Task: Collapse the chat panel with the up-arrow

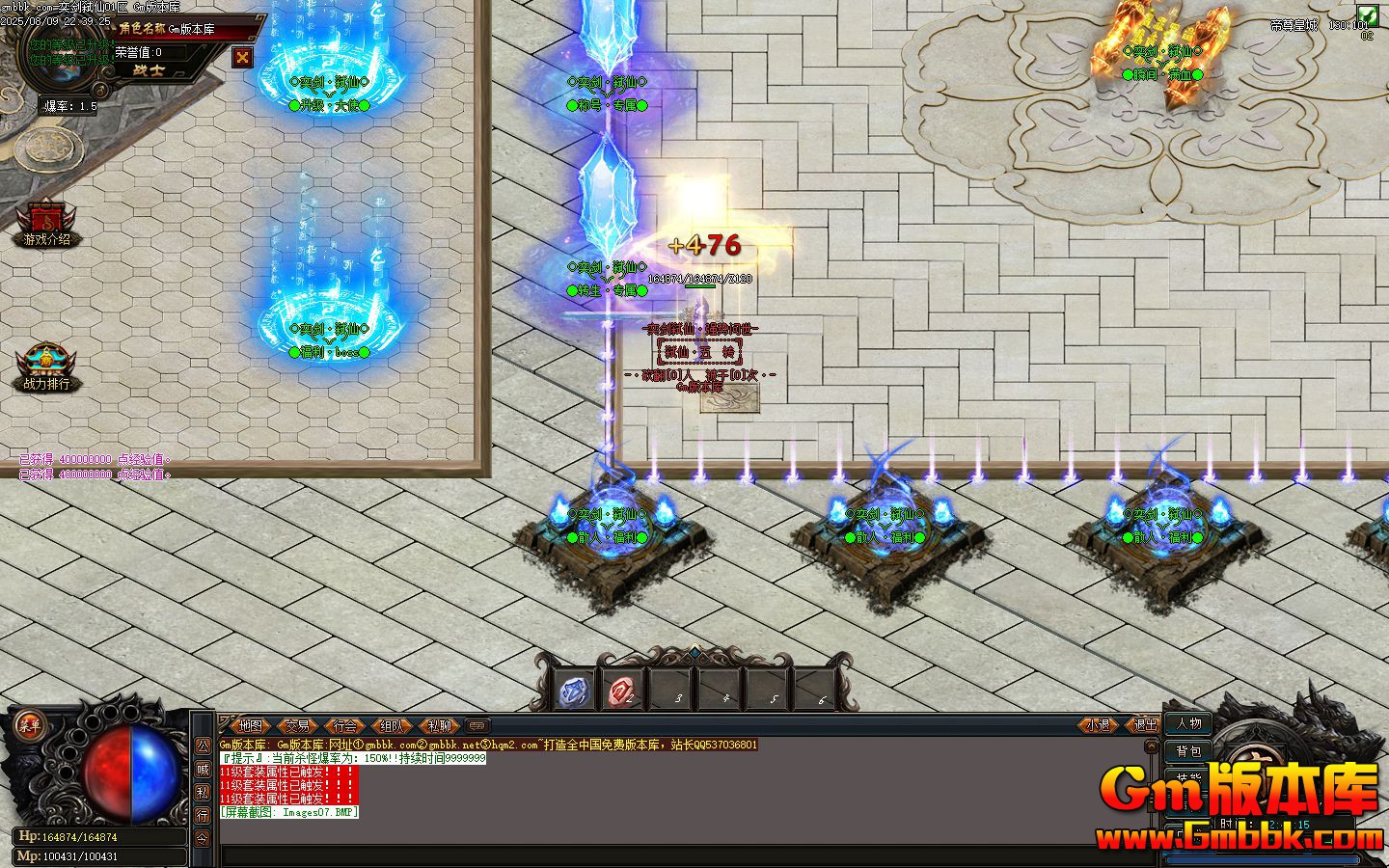Action: pos(1150,746)
